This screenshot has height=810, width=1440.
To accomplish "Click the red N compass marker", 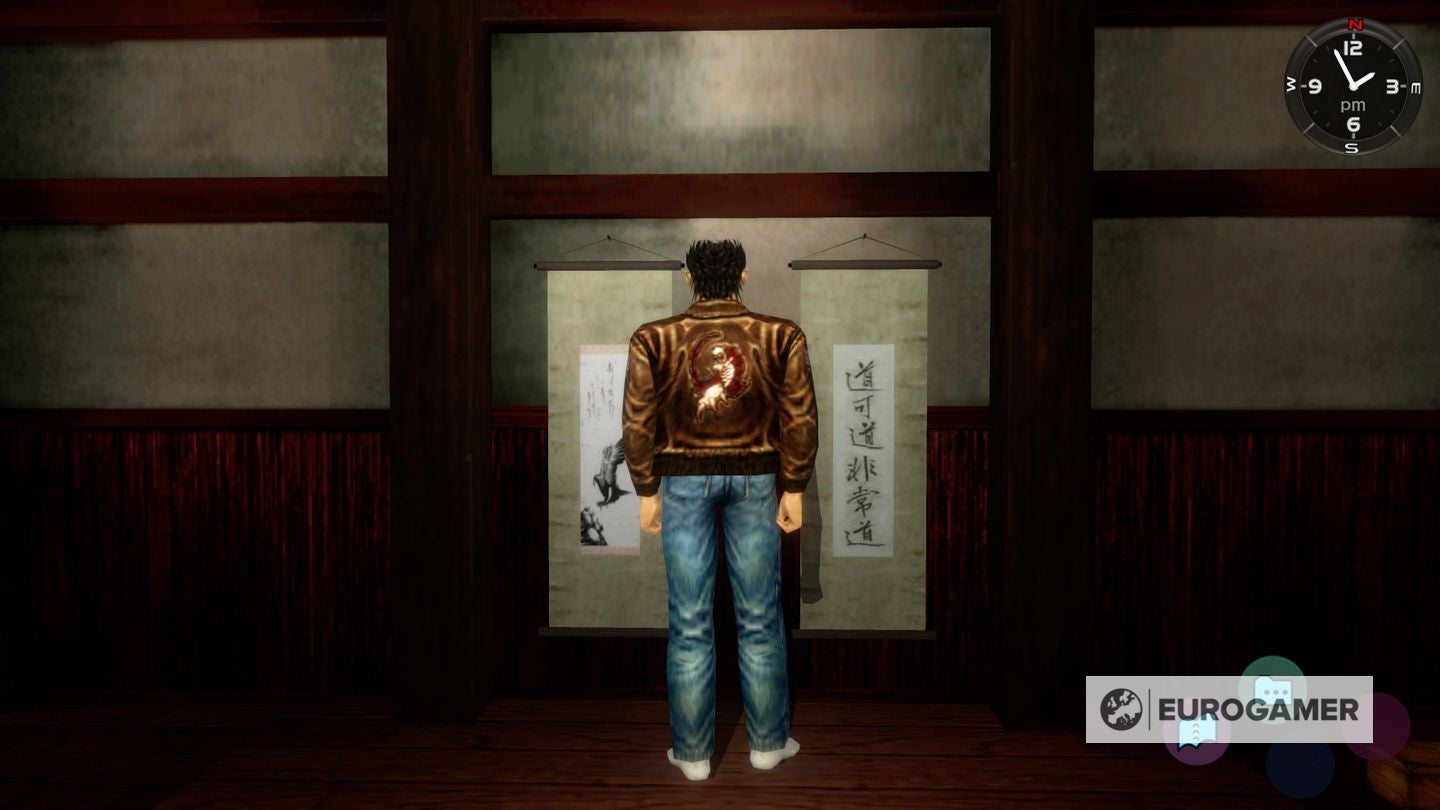I will (1355, 24).
